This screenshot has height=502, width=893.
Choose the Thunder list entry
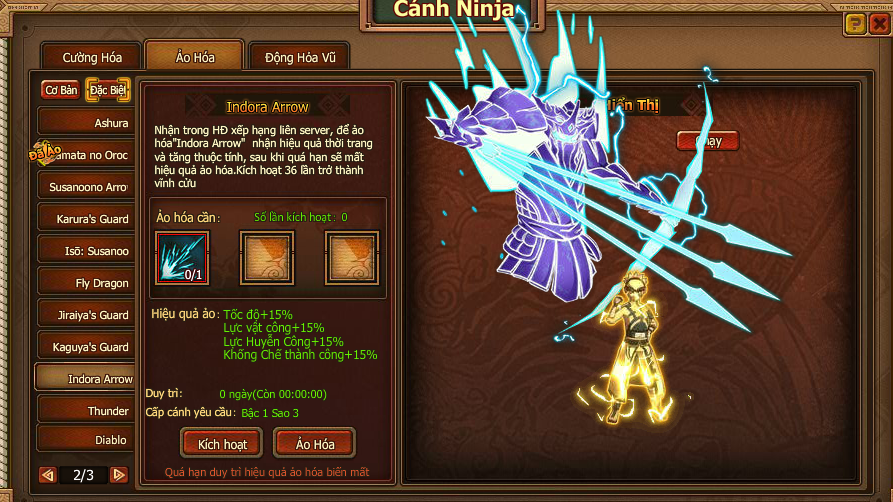tap(86, 411)
